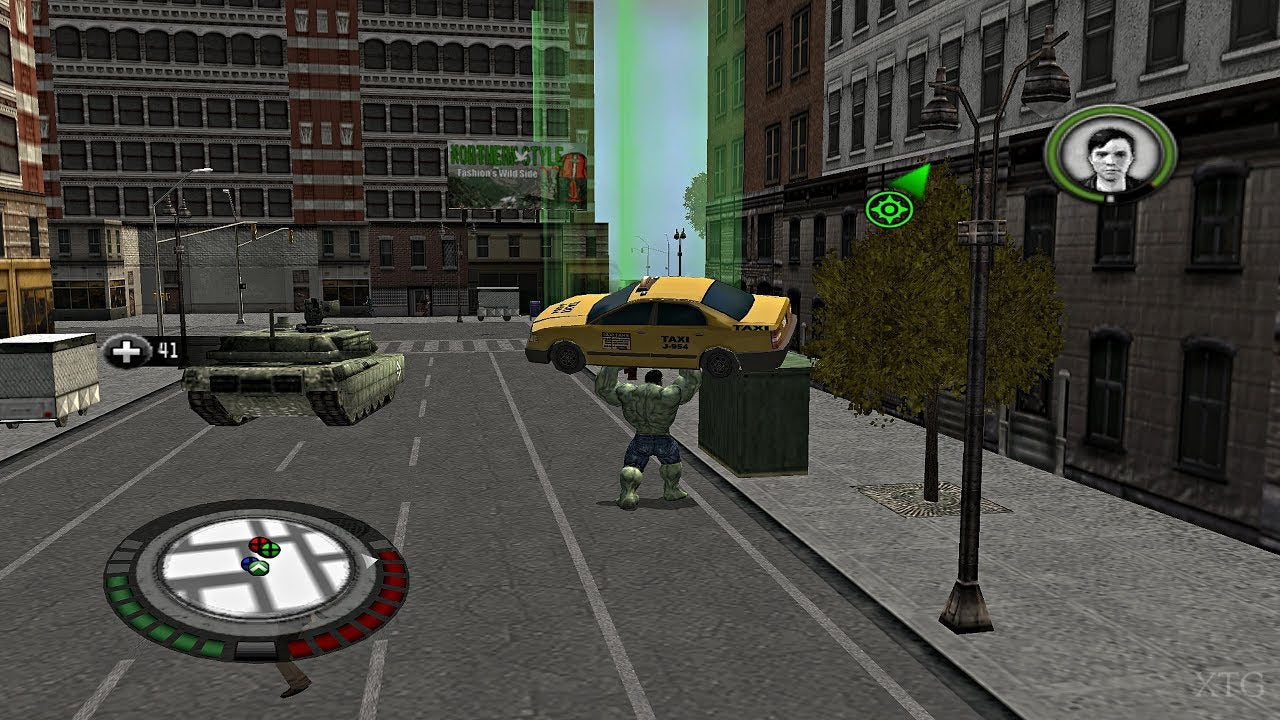
Task: Select the health counter plus icon
Action: [x=125, y=350]
